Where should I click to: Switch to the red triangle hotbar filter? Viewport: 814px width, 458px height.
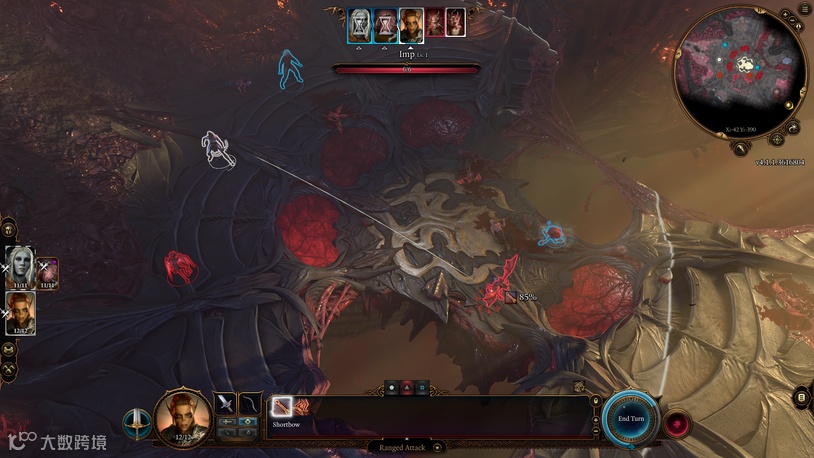point(407,386)
